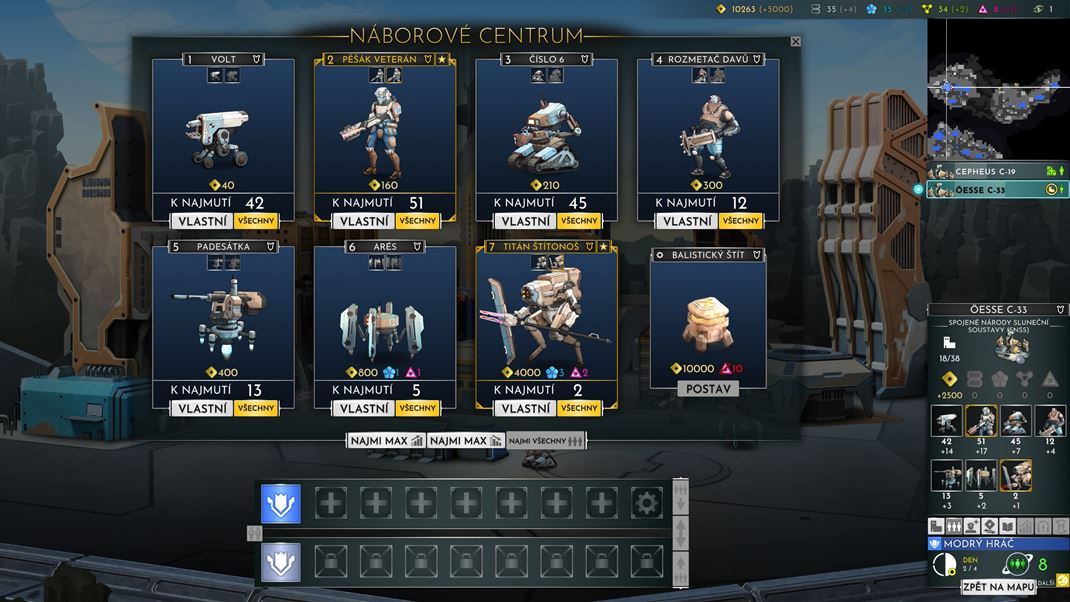Hire own Volt units with Vlastní
The height and width of the screenshot is (602, 1070).
[x=201, y=221]
